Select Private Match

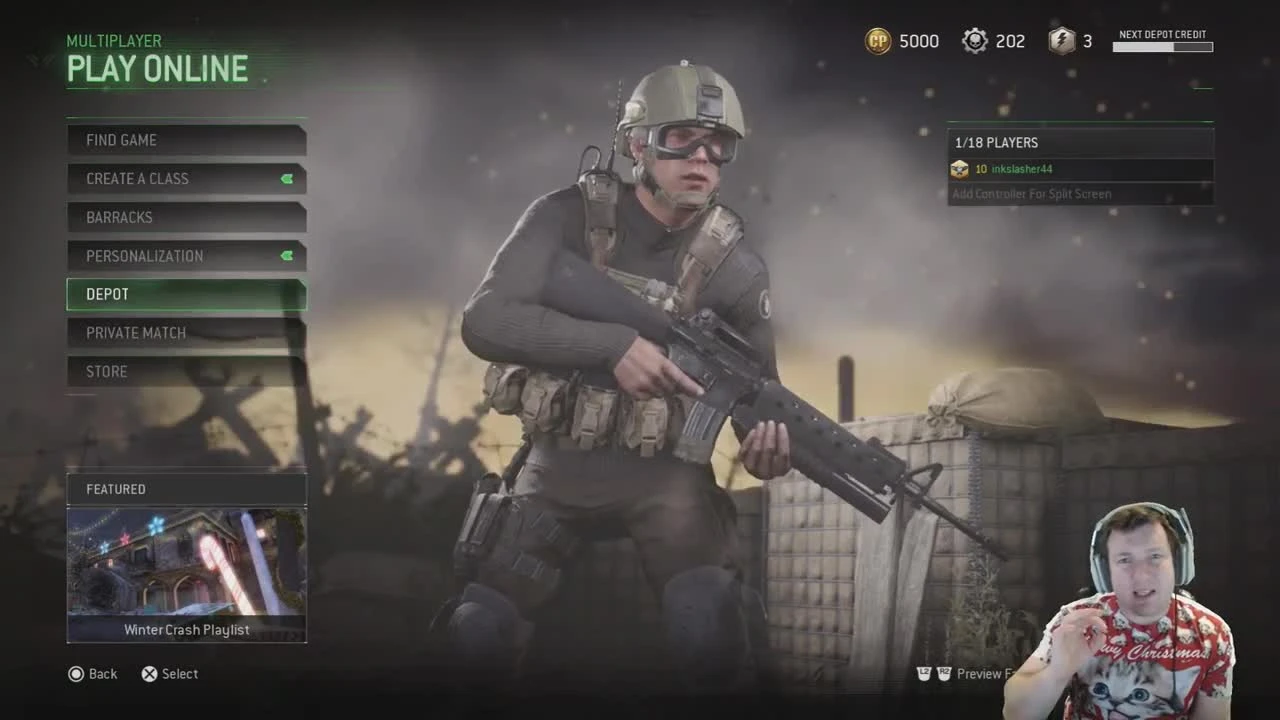pyautogui.click(x=186, y=332)
